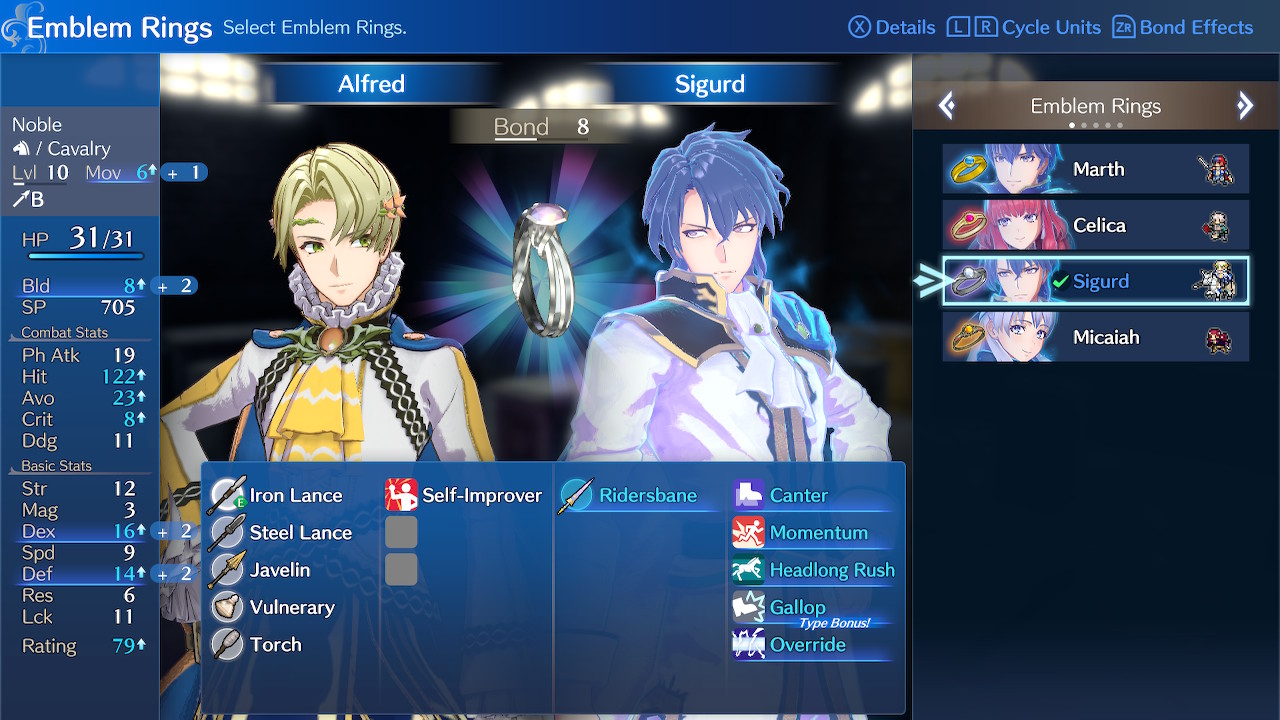Switch to the Alfred character tab
1280x720 pixels.
371,84
